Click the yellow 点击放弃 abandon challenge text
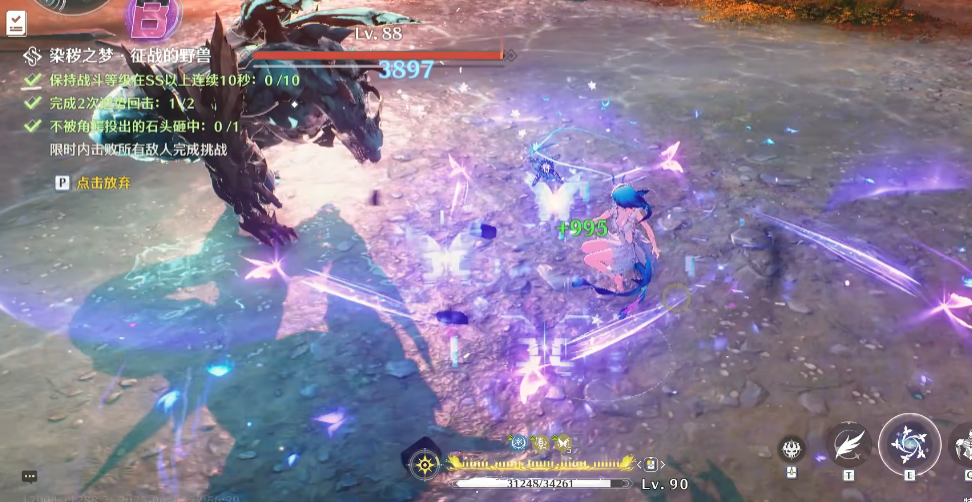The width and height of the screenshot is (972, 502). 103,183
